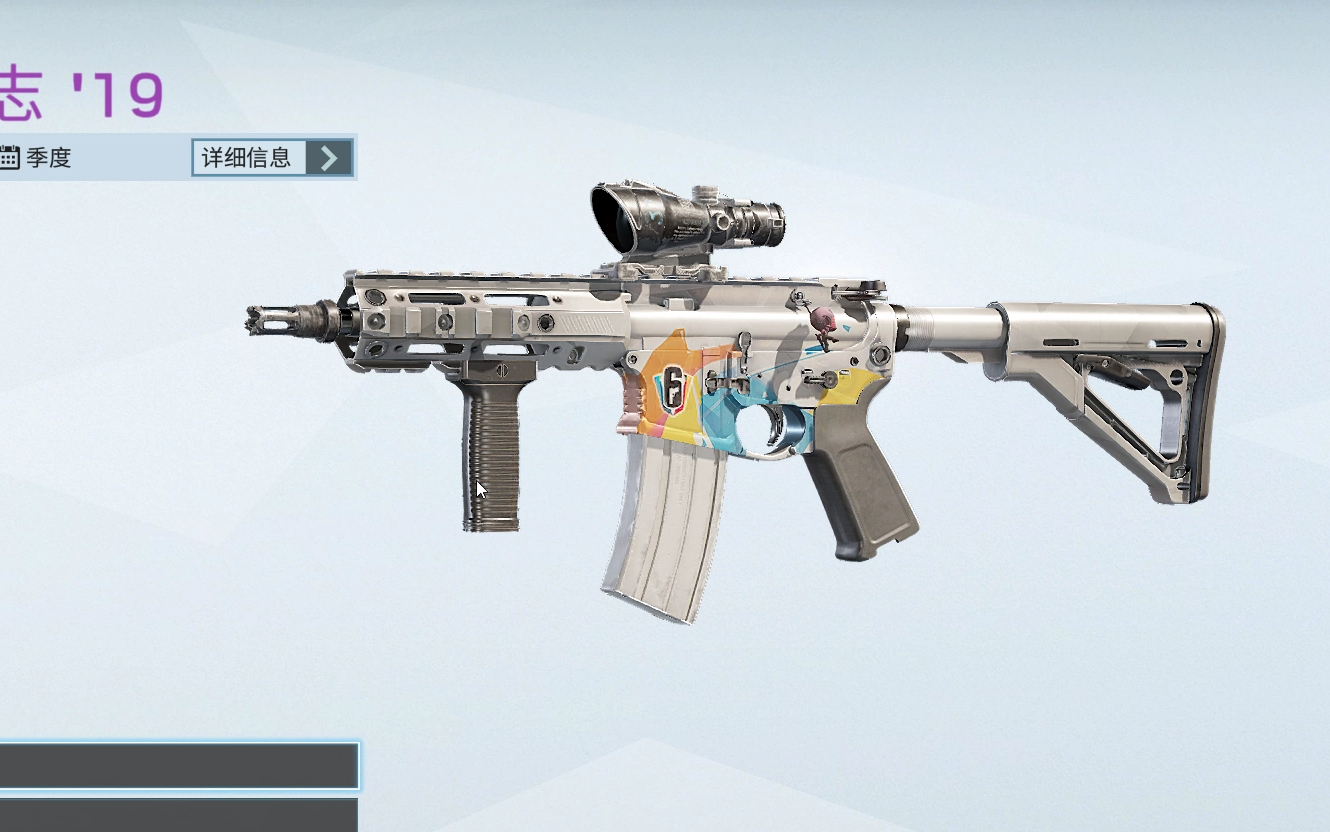Open the 详细信息 details button

(272, 158)
